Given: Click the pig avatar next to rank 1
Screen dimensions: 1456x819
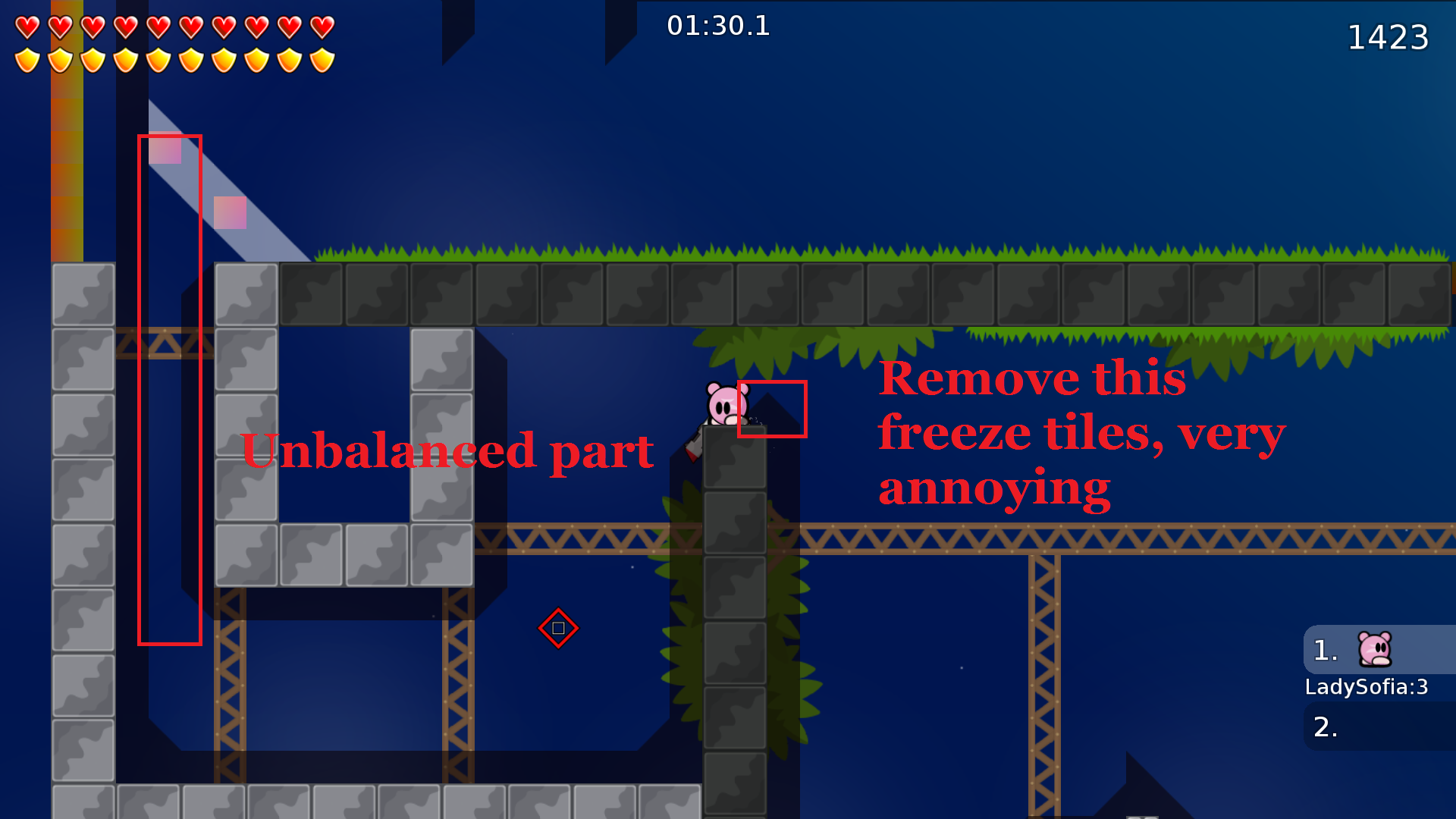Looking at the screenshot, I should [1374, 651].
